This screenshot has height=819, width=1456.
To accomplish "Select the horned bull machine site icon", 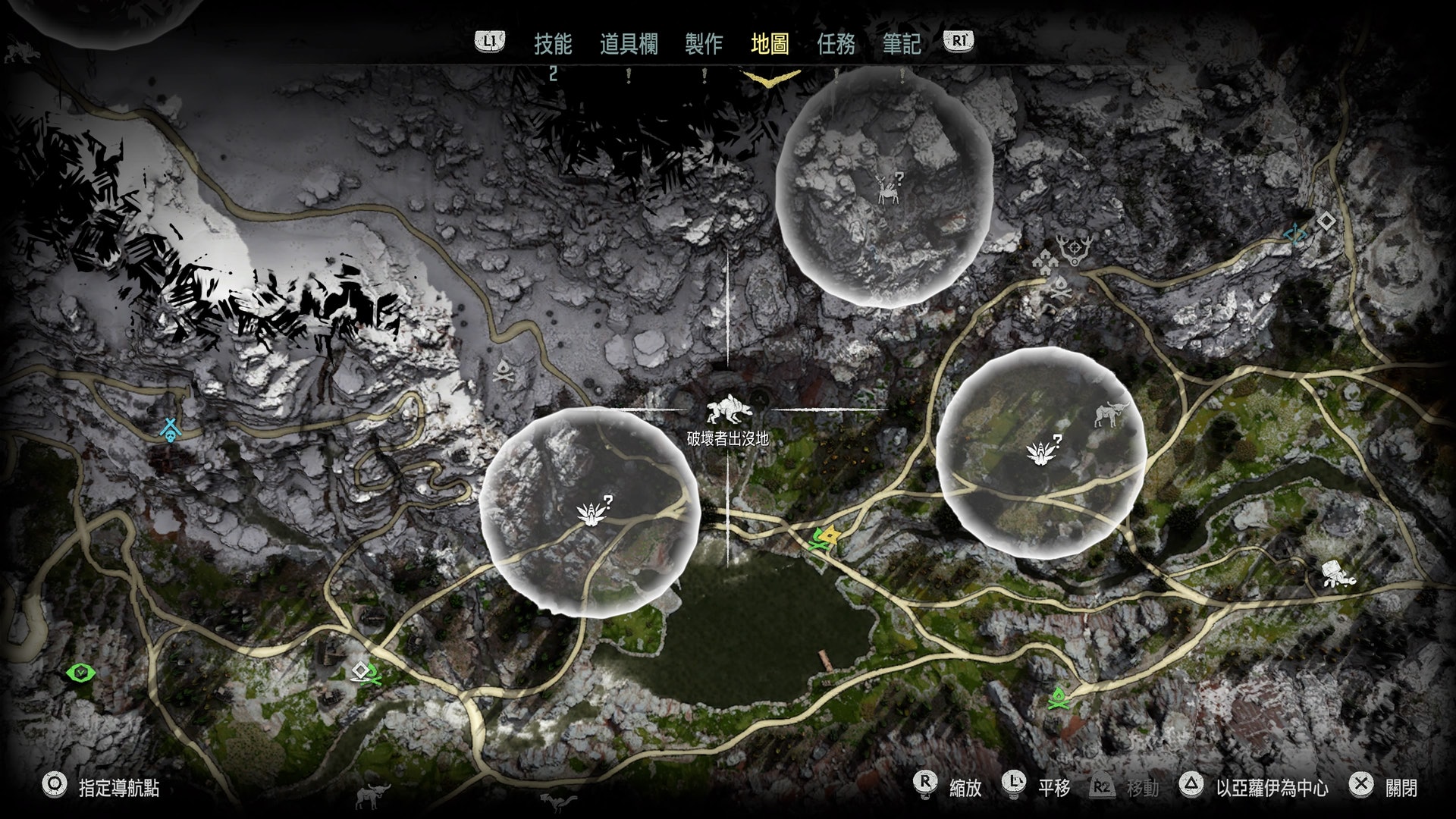I will coord(1111,414).
